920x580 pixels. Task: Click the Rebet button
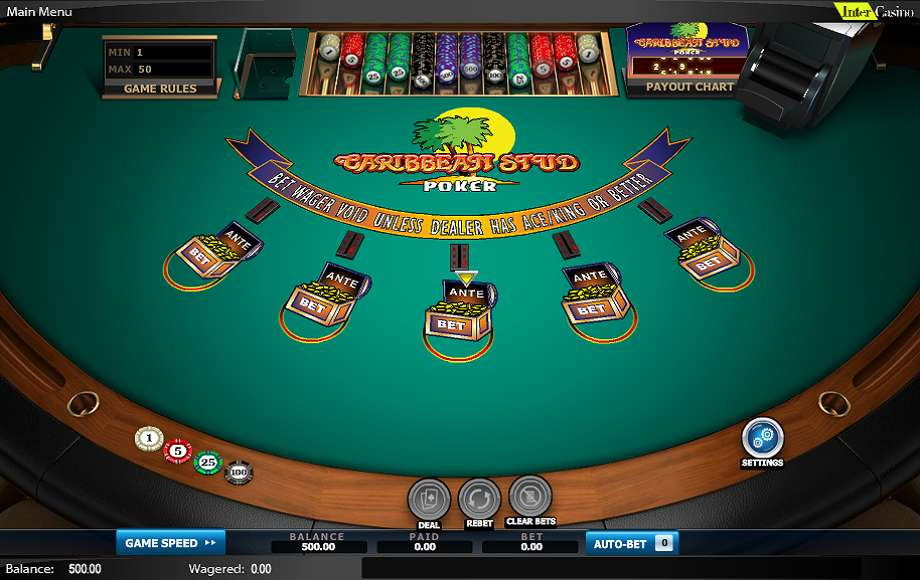[479, 499]
